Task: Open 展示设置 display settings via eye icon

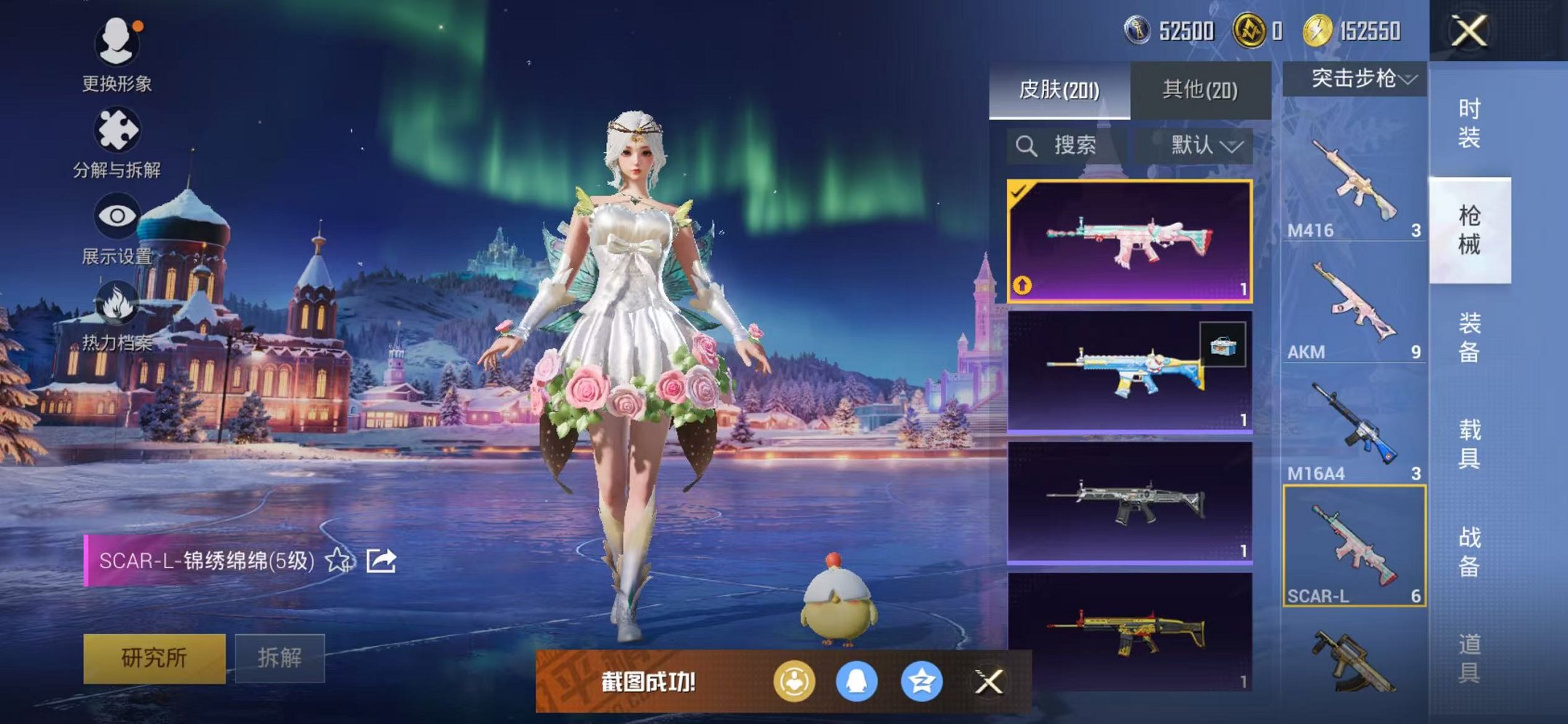Action: click(x=118, y=216)
